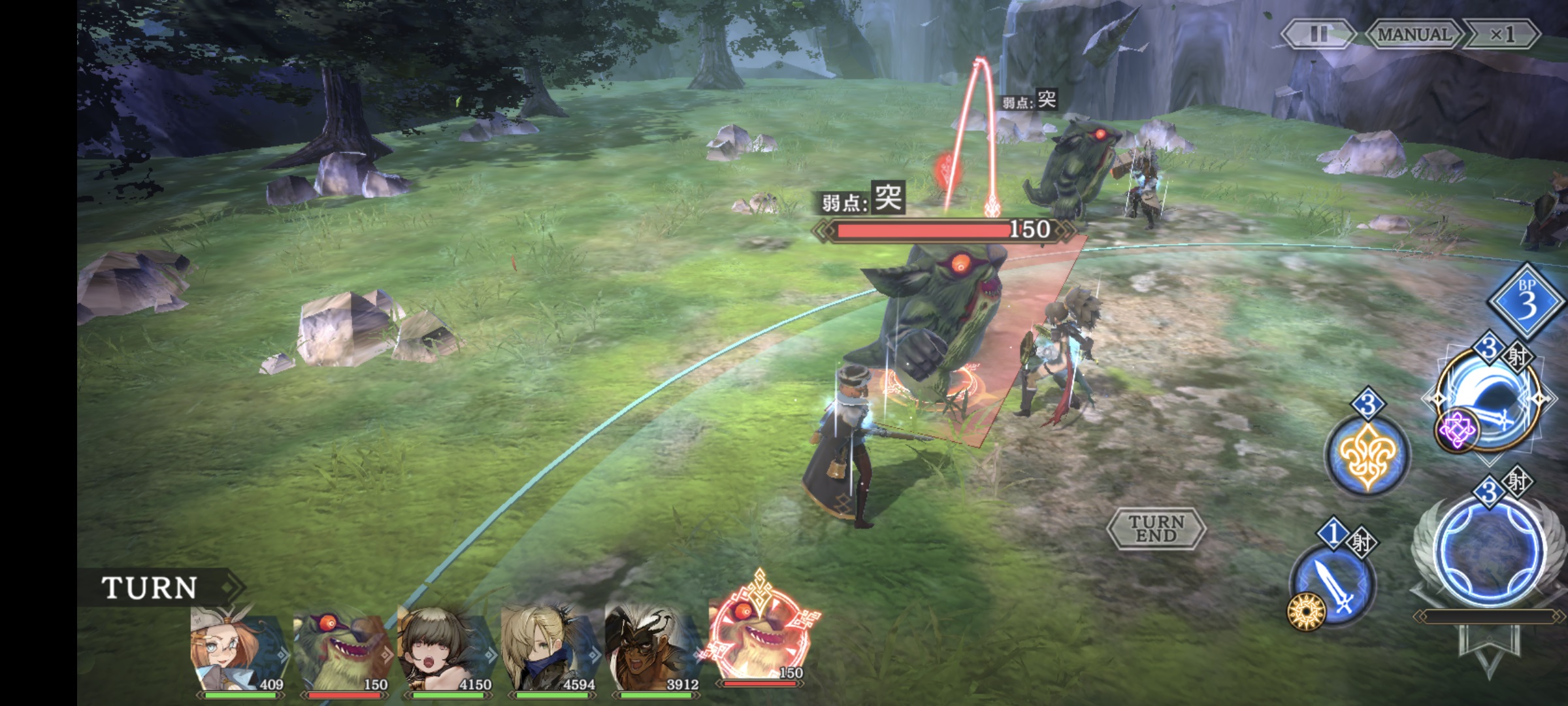Pause the battle

coord(1318,34)
